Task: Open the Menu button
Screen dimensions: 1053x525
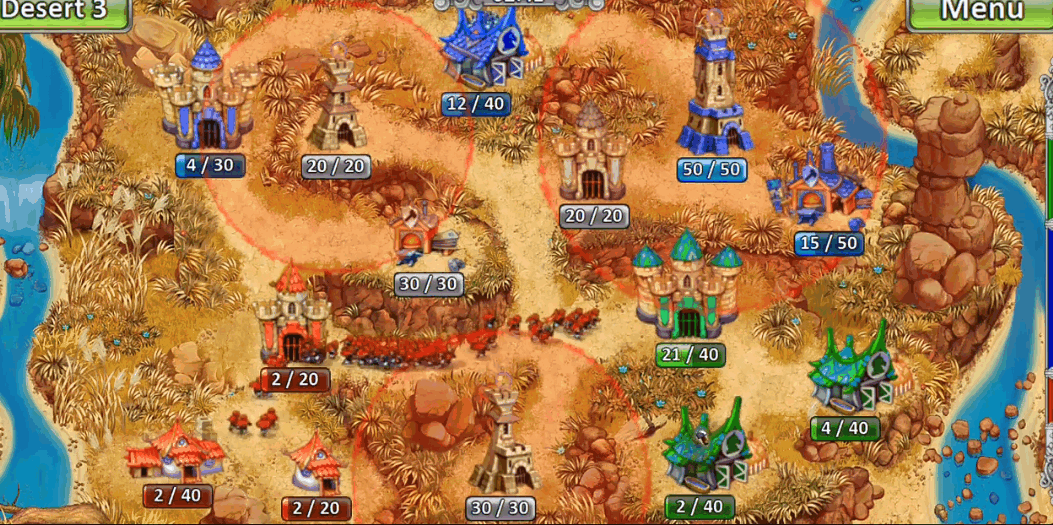Action: point(980,12)
